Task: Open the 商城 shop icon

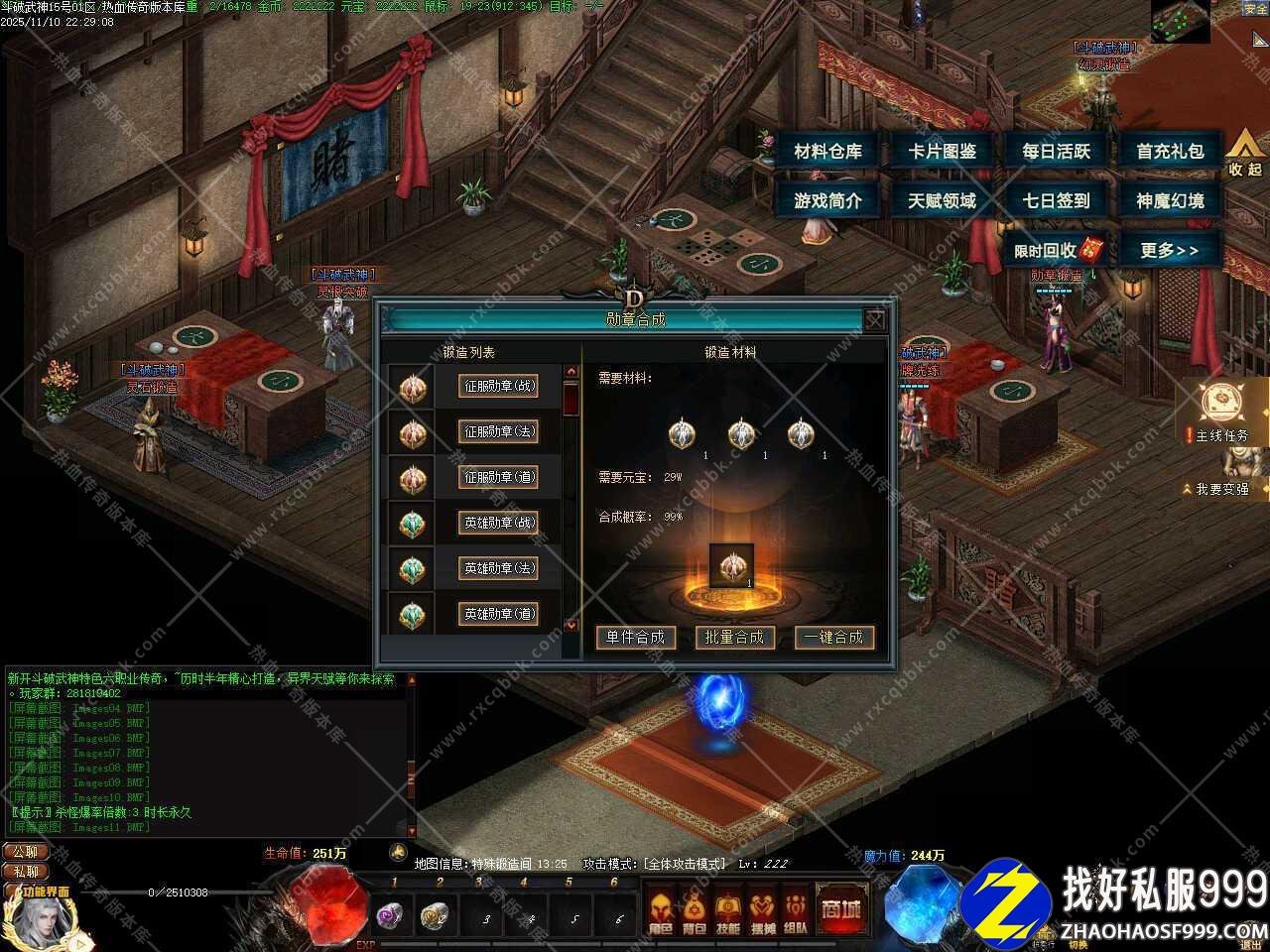Action: pyautogui.click(x=843, y=907)
